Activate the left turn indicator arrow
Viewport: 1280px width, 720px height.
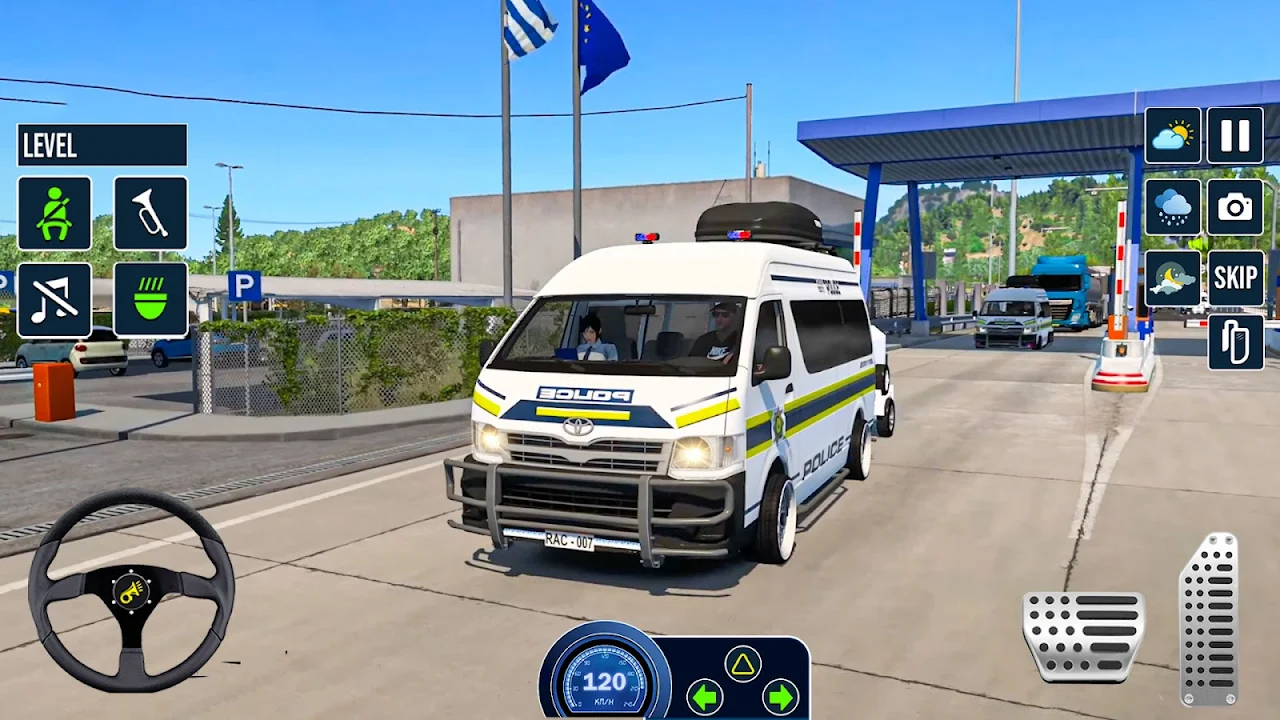pyautogui.click(x=705, y=696)
